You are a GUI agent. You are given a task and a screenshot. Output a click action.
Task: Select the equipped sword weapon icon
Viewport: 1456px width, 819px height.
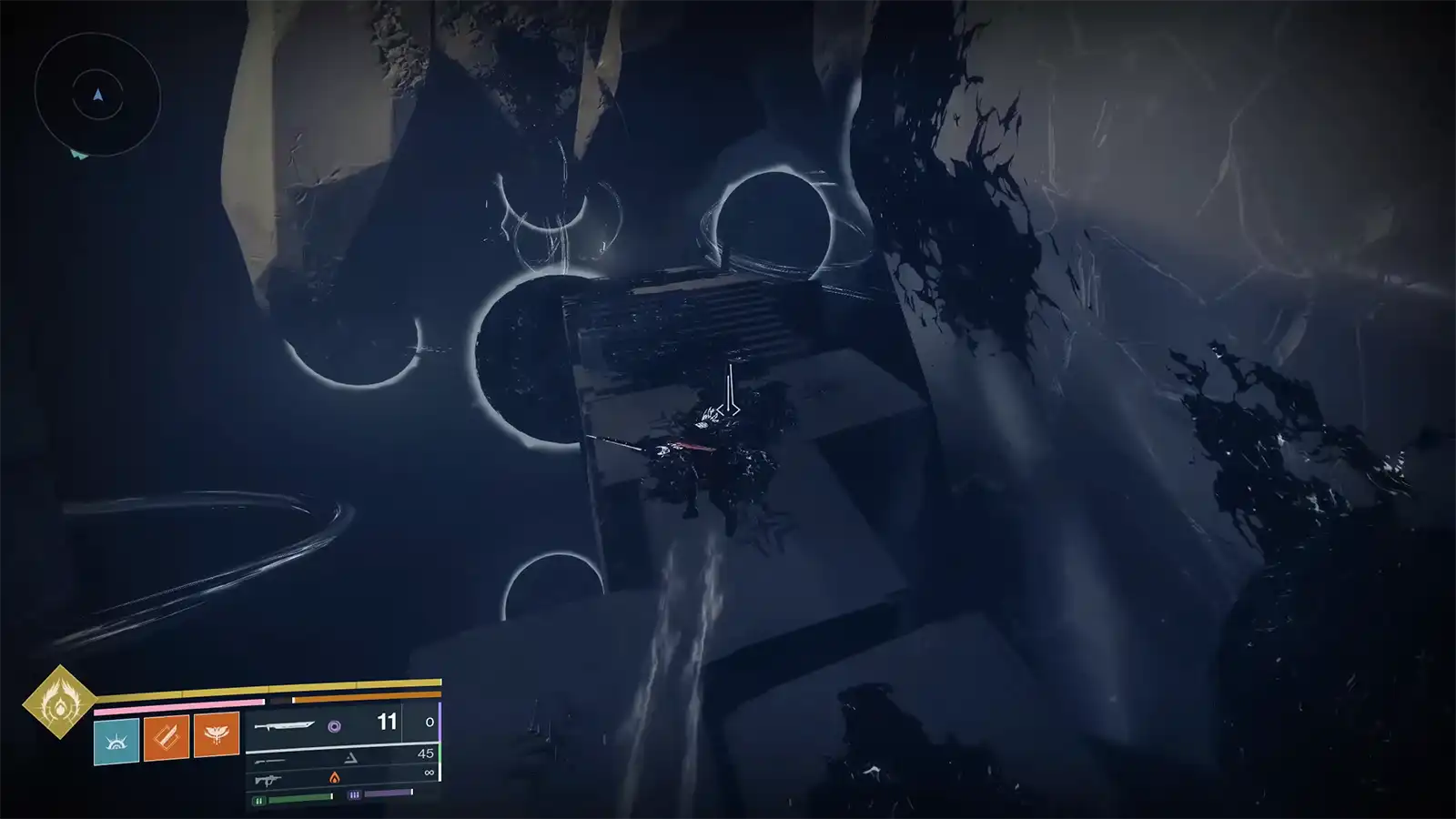285,725
